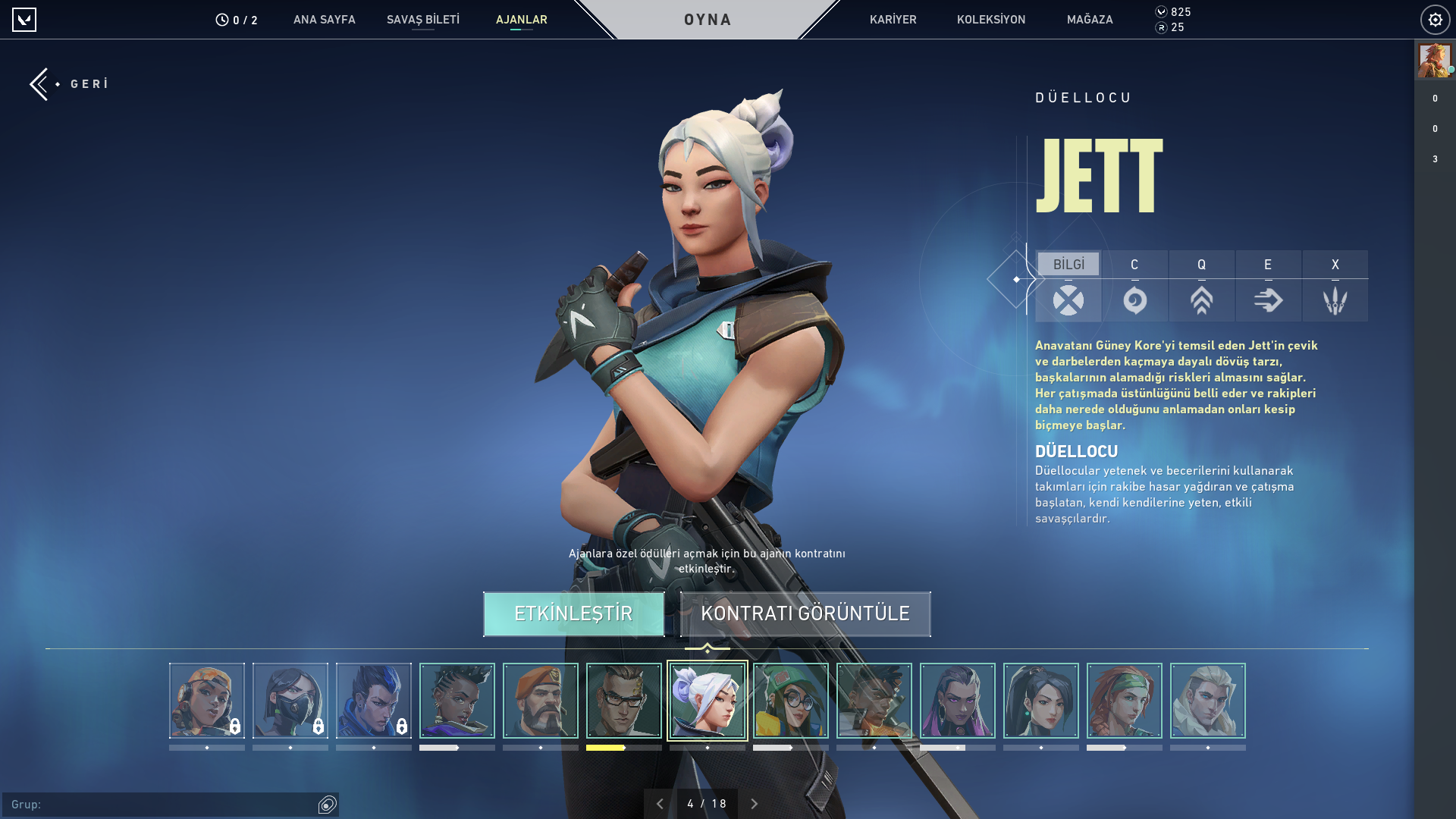The width and height of the screenshot is (1456, 819).
Task: Select the bearded agent with orange beret
Action: pyautogui.click(x=540, y=701)
